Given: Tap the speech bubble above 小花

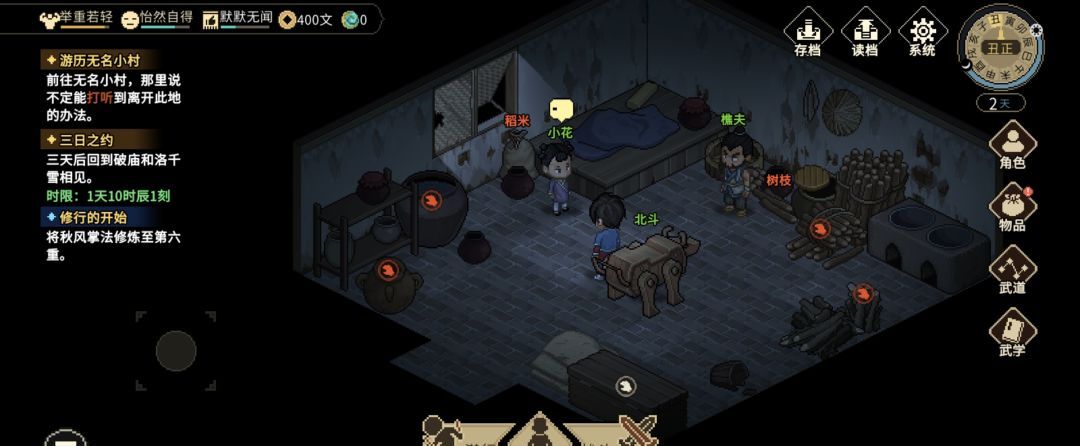Looking at the screenshot, I should (561, 110).
